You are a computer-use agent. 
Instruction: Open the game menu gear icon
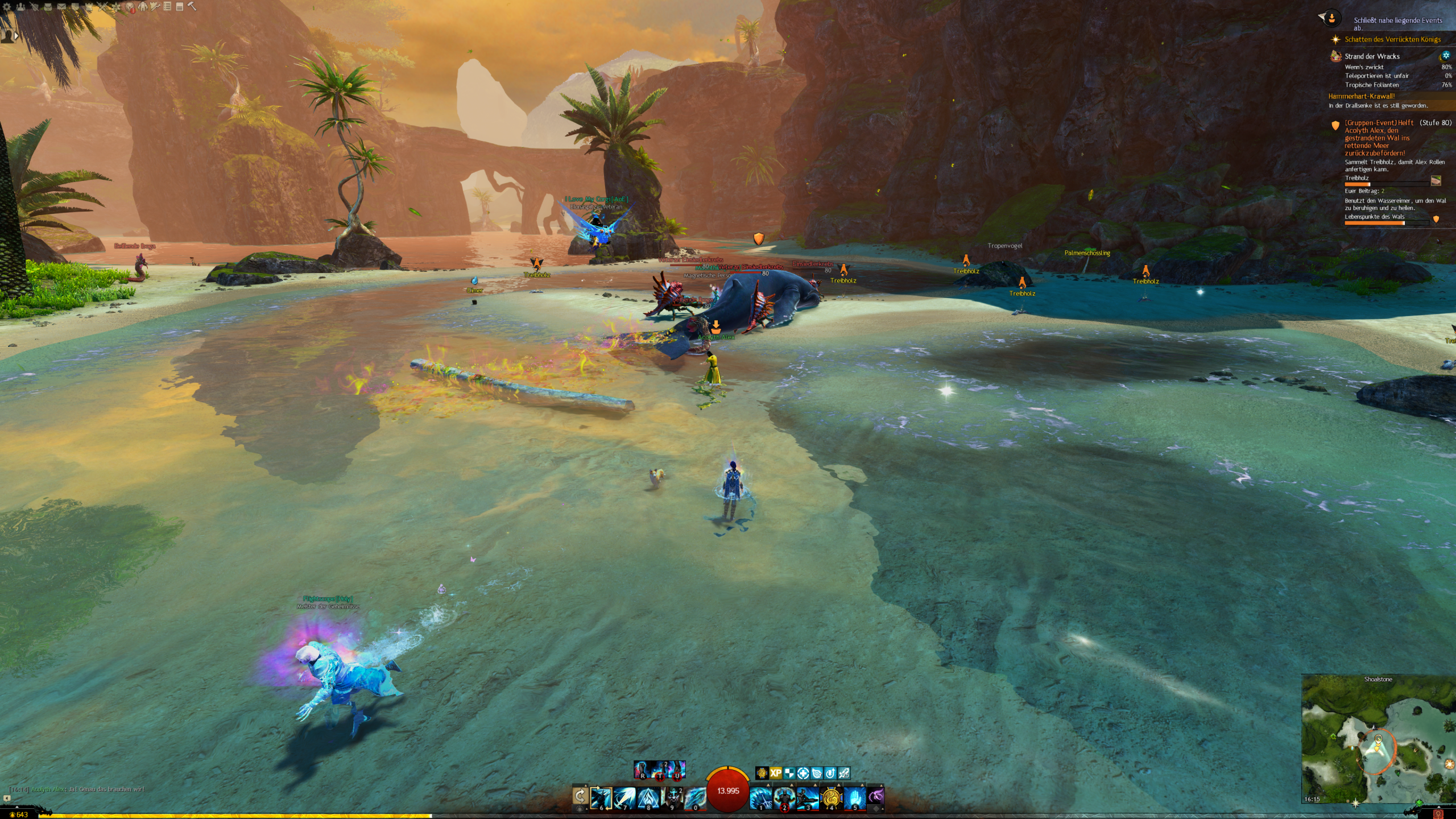point(7,7)
